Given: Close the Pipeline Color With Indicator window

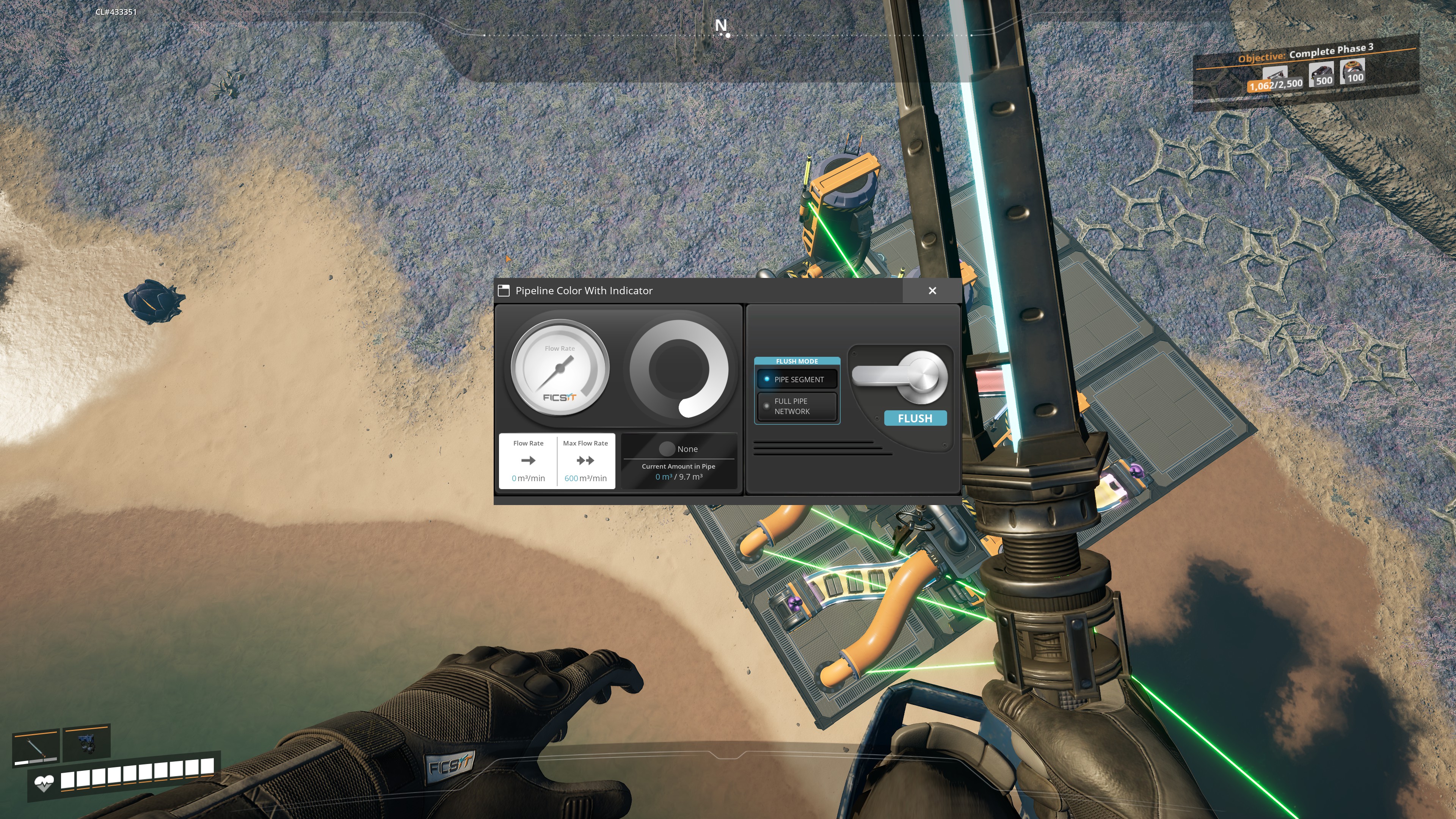Looking at the screenshot, I should [x=932, y=290].
